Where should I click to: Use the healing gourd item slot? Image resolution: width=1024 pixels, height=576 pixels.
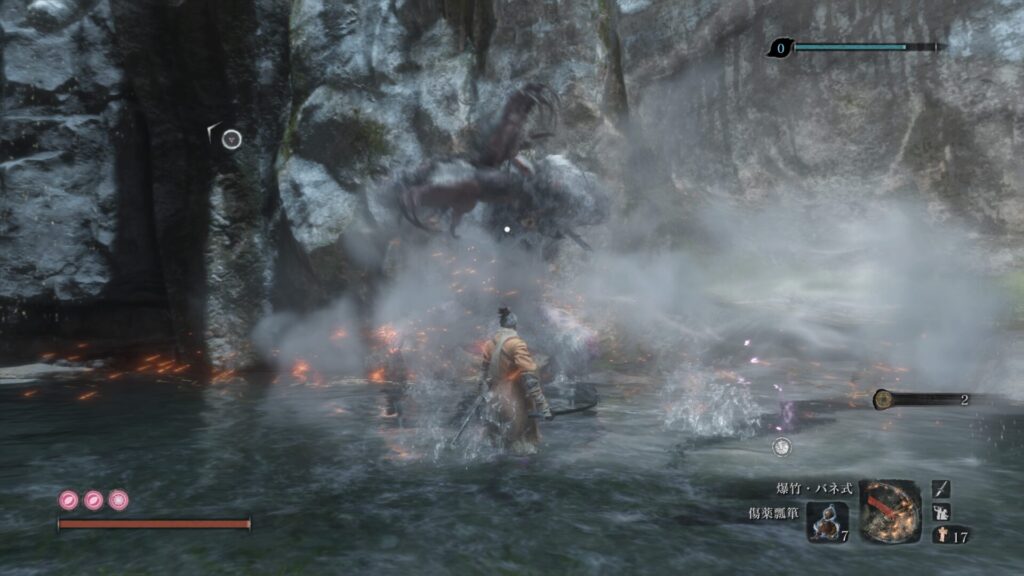[827, 522]
